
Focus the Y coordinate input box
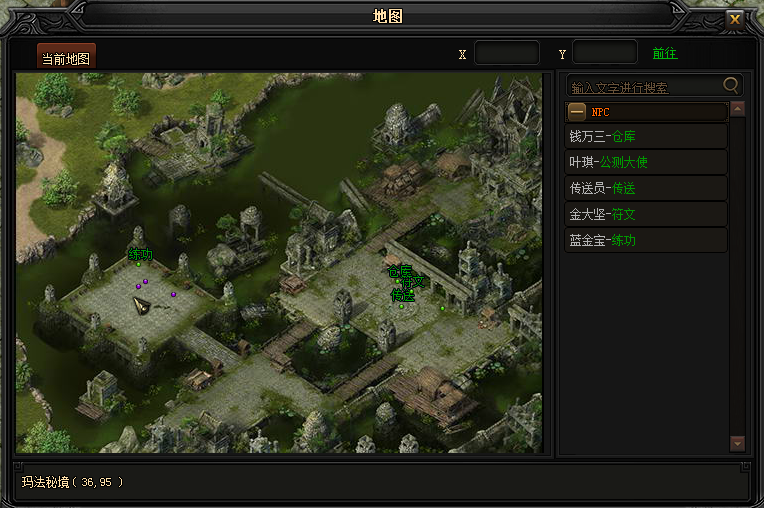pyautogui.click(x=605, y=53)
